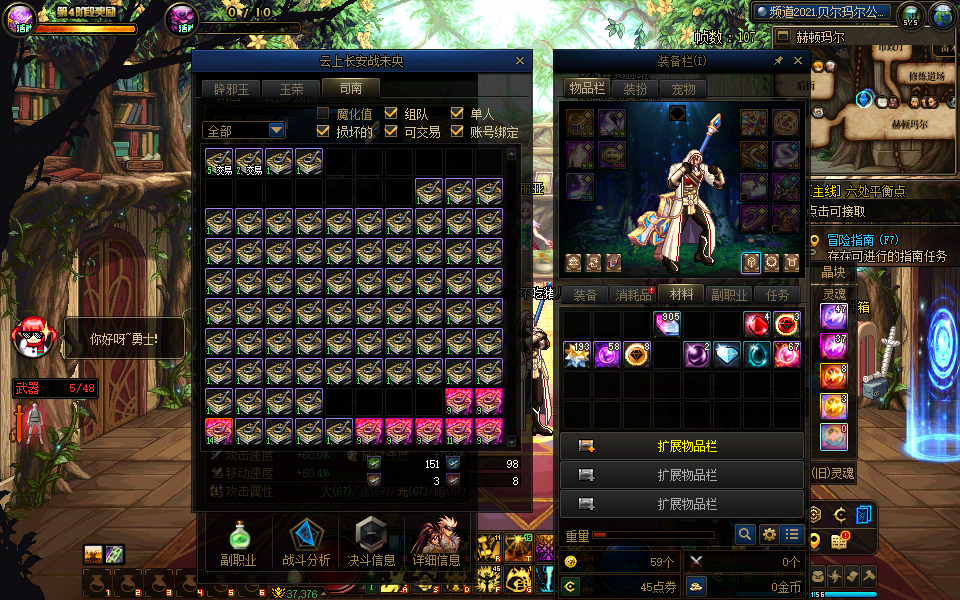The height and width of the screenshot is (600, 960).
Task: Select the 消耗品 inventory tab
Action: 632,295
